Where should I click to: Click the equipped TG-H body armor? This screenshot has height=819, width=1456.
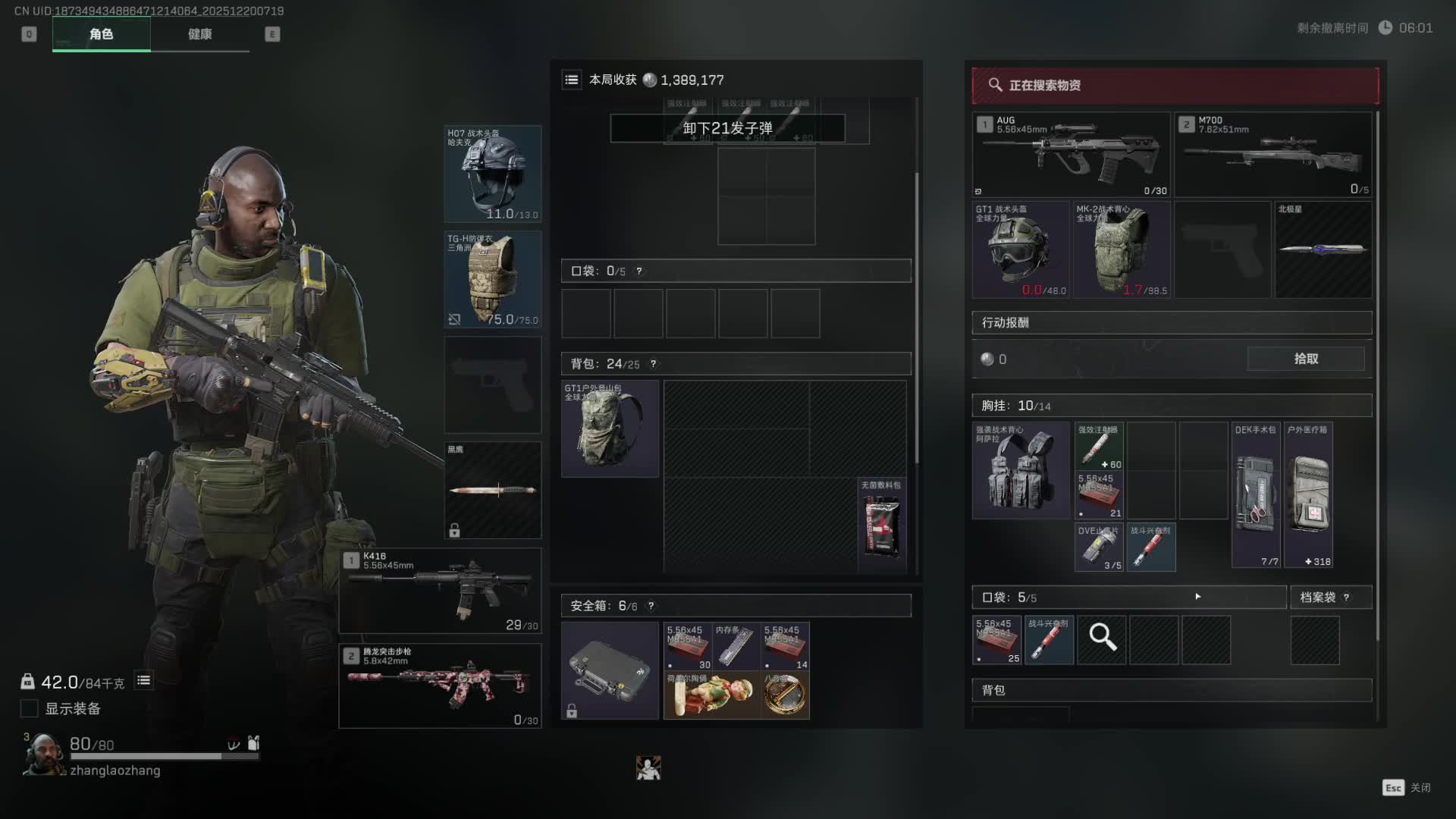click(x=492, y=279)
